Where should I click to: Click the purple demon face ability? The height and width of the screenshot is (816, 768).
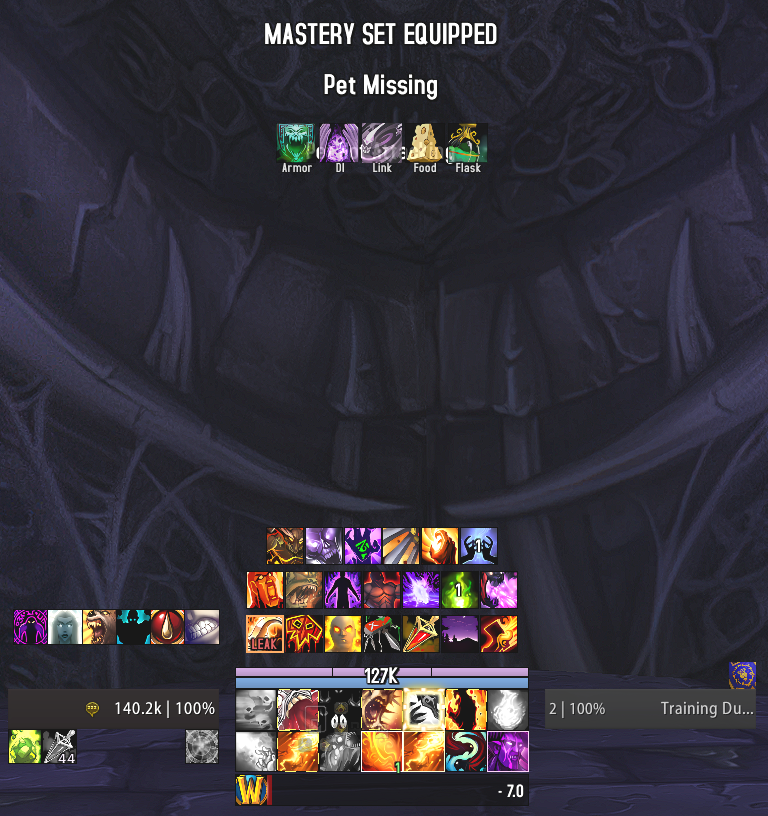[508, 751]
